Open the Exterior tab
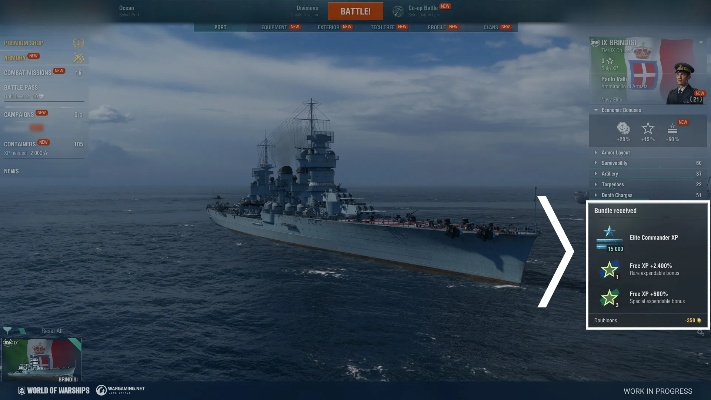 [328, 27]
